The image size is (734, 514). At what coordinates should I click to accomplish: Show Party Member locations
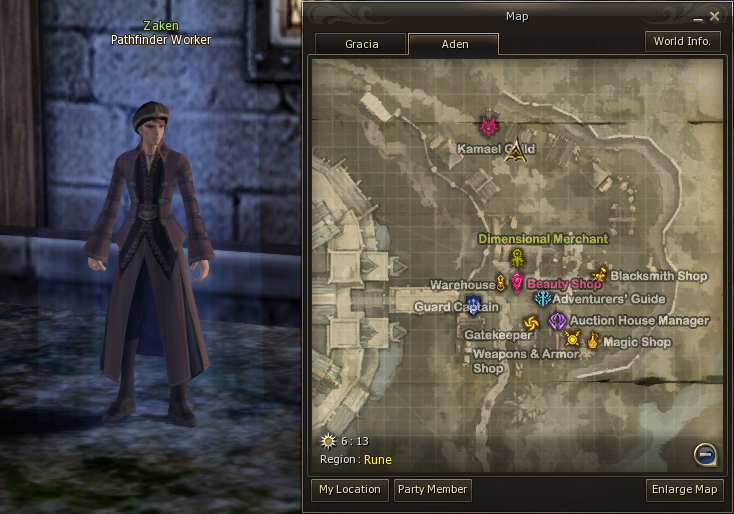432,490
